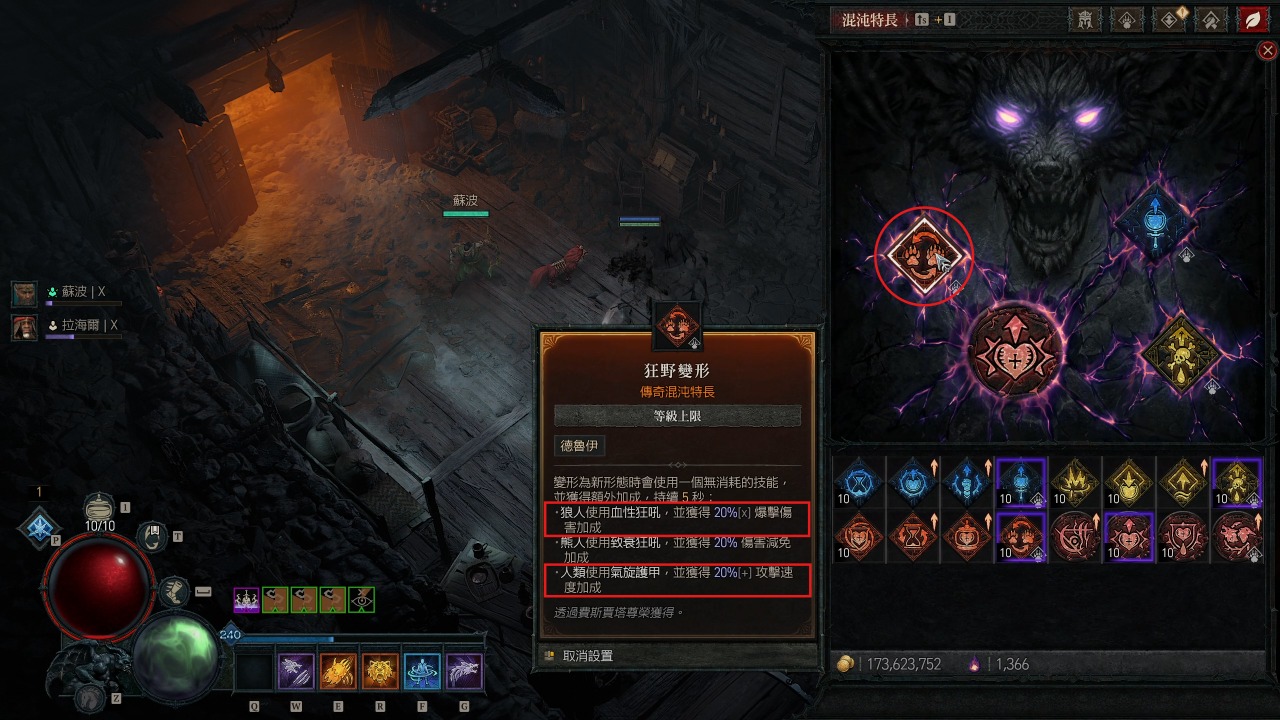Select the equipped paw perk circled in red
1280x720 pixels.
(922, 256)
